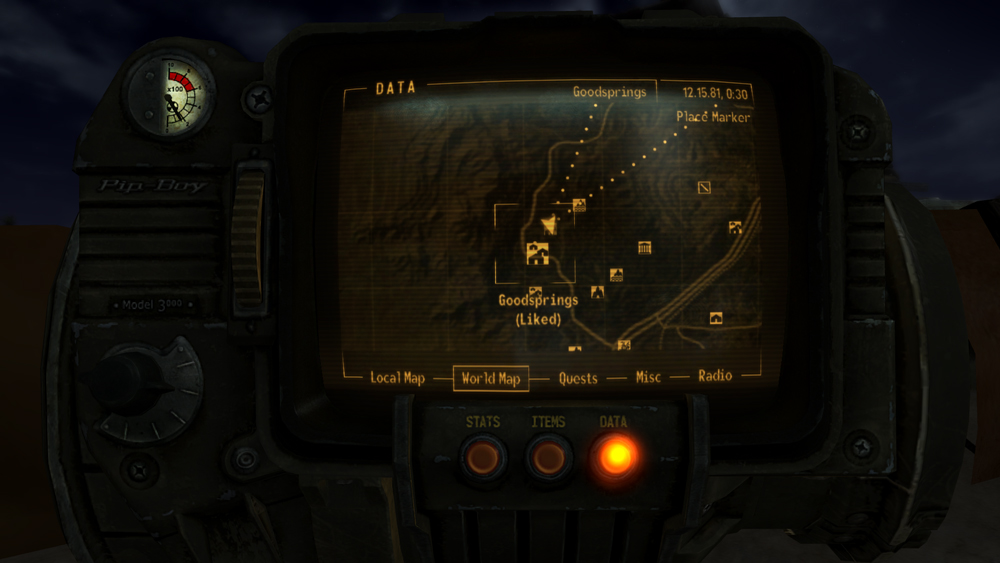Click the STATS button on the Pip-Boy

[x=483, y=457]
